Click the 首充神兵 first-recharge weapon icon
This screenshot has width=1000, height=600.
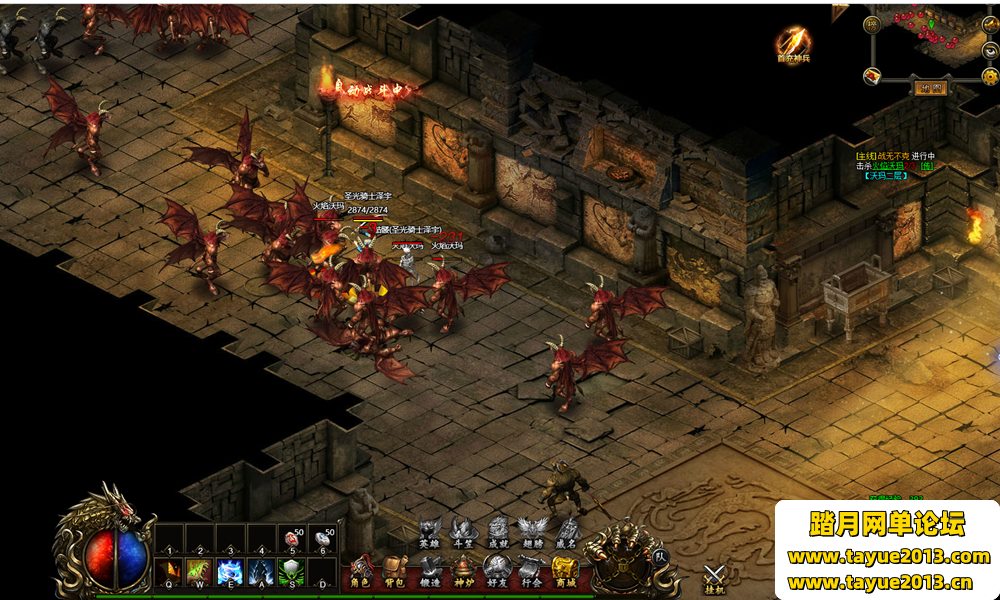click(x=793, y=45)
